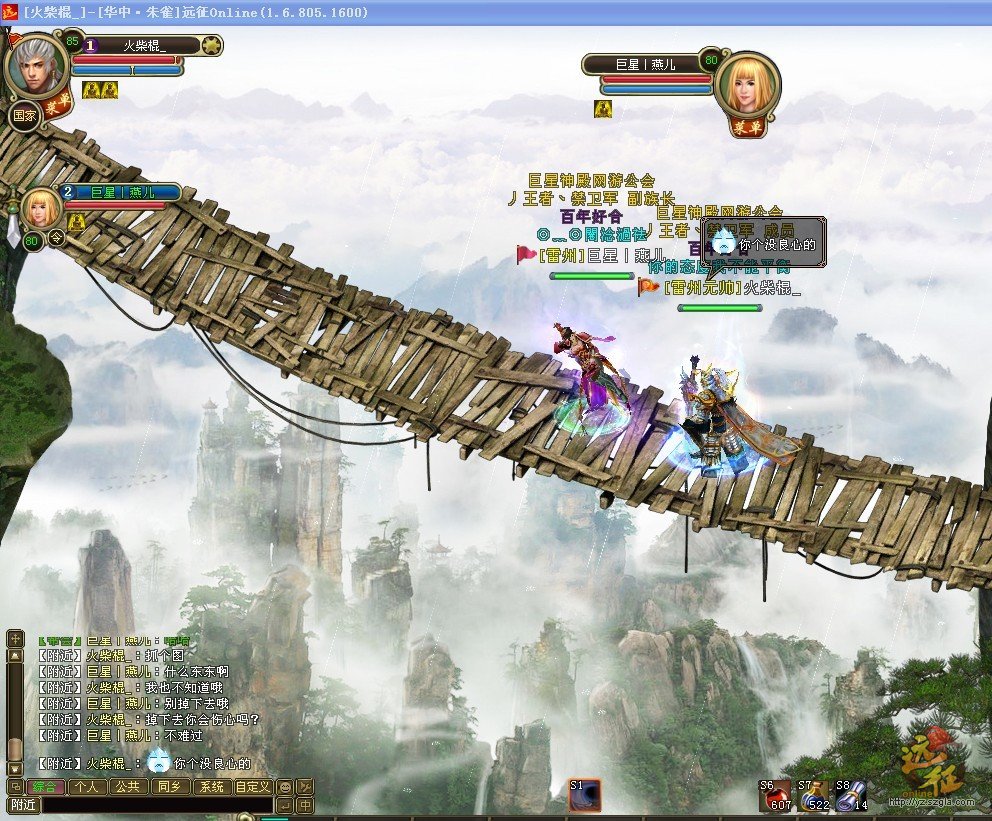Viewport: 992px width, 821px height.
Task: Switch to the 自定义 chat tab
Action: tap(252, 787)
